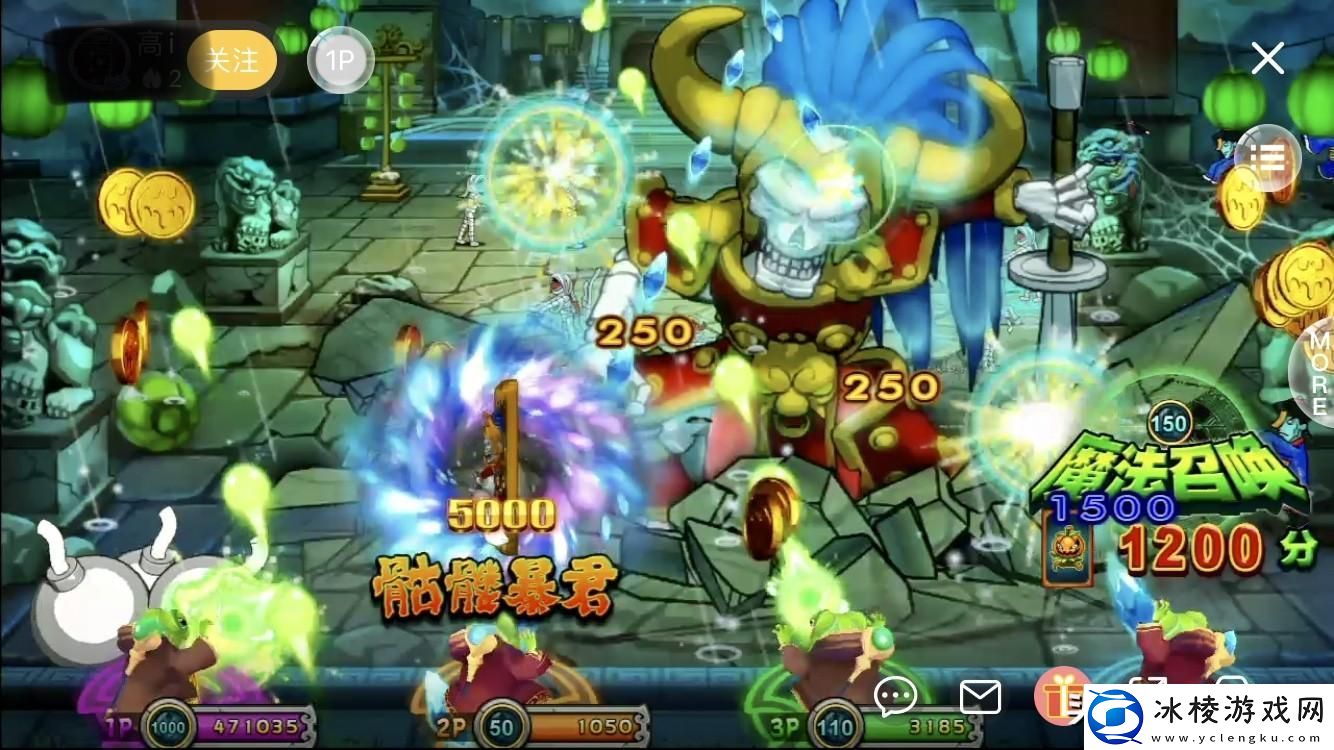Open the leaderboard list icon at top right
Image resolution: width=1334 pixels, height=750 pixels.
pyautogui.click(x=1267, y=156)
